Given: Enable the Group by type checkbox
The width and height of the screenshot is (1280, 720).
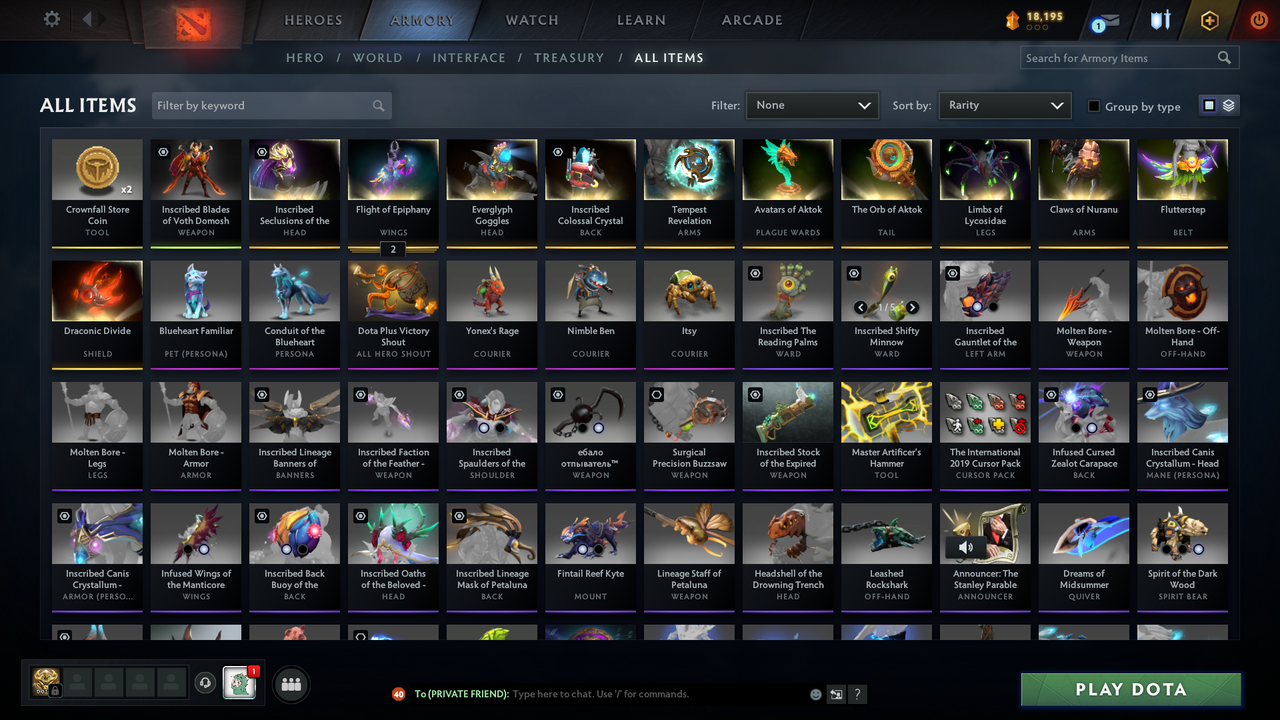Looking at the screenshot, I should 1094,106.
